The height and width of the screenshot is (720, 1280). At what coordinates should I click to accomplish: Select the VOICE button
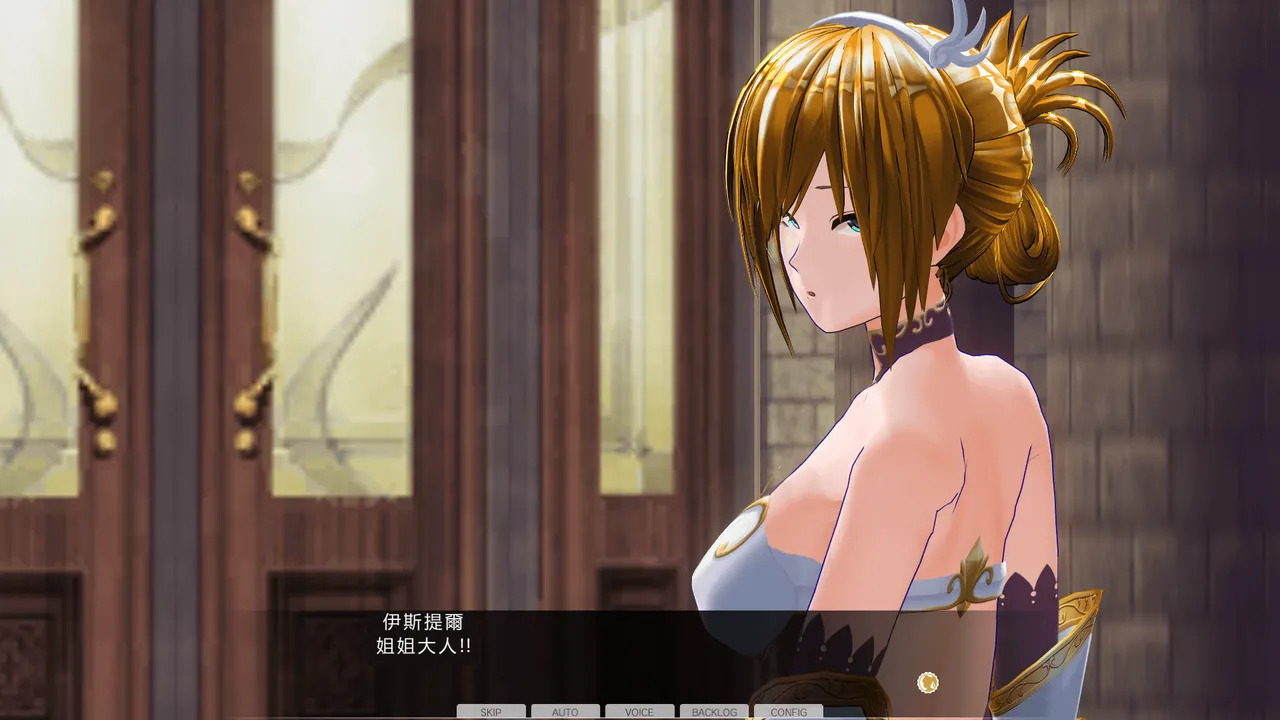639,712
